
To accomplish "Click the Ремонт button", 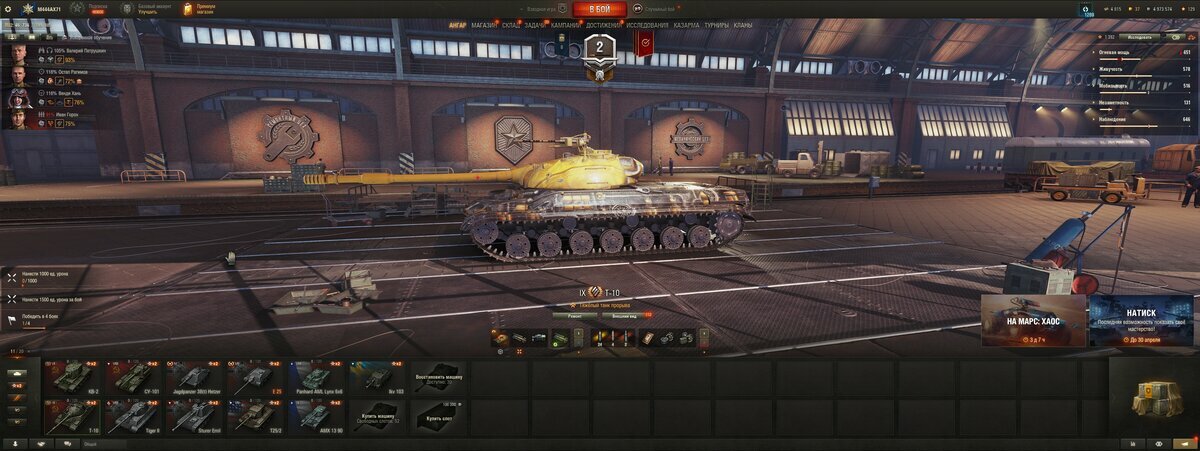I will point(575,315).
